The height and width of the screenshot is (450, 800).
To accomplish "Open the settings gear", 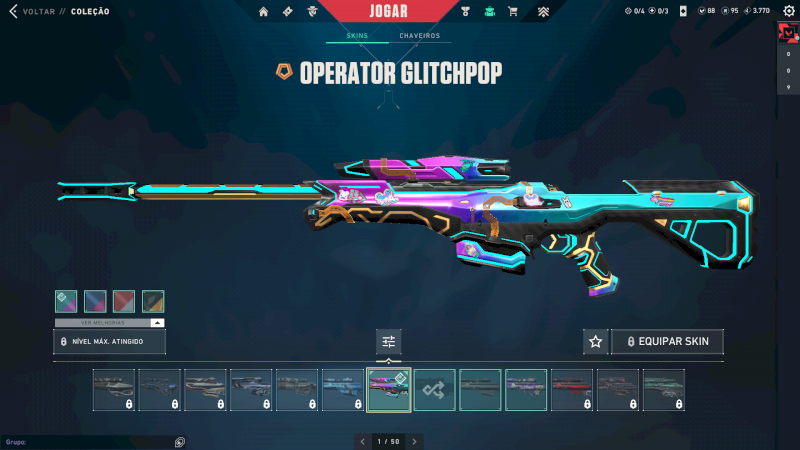I will point(786,11).
